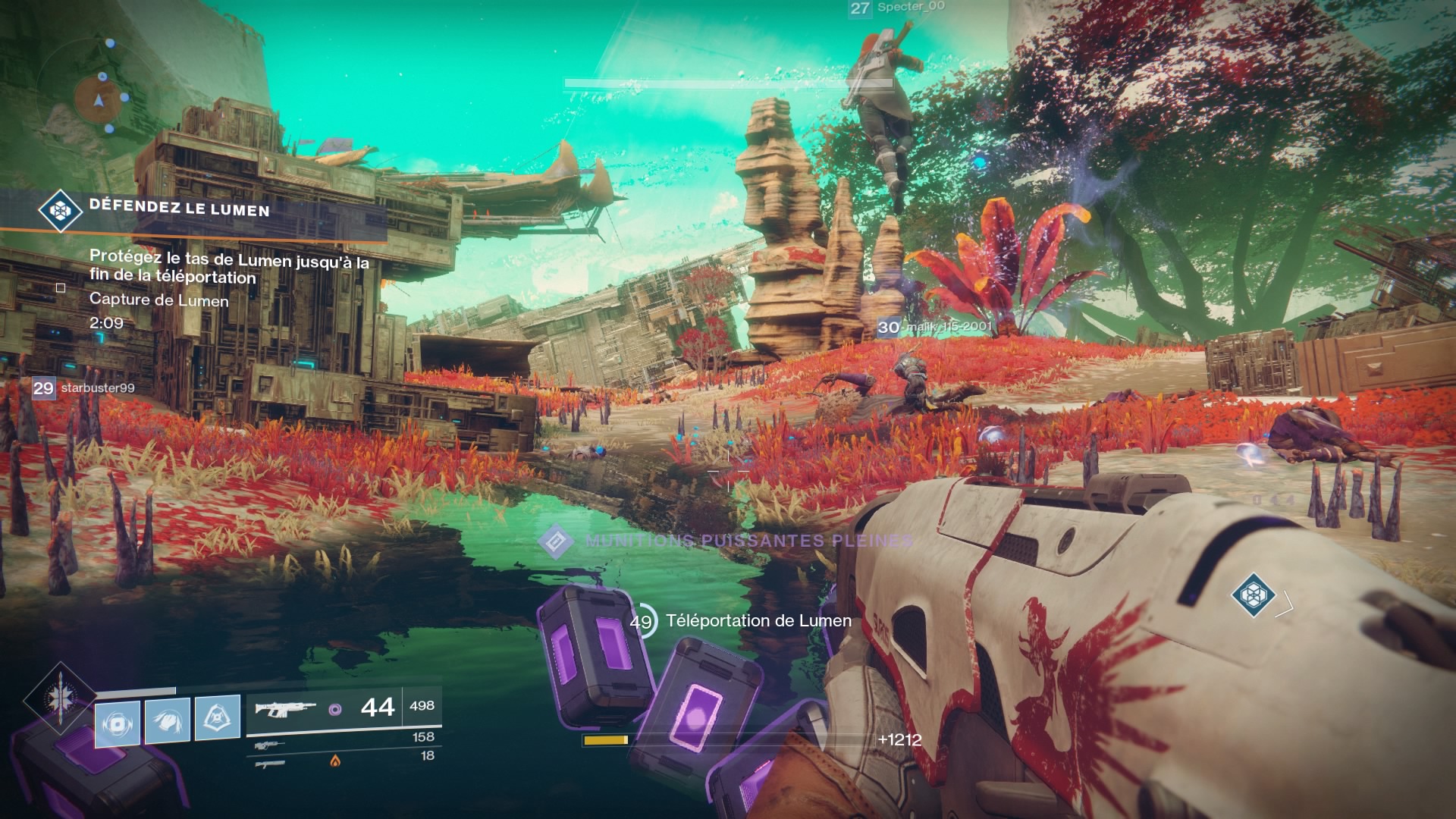Click the Lumen objective waypoint marker
Viewport: 1456px width, 819px height.
point(1253,595)
